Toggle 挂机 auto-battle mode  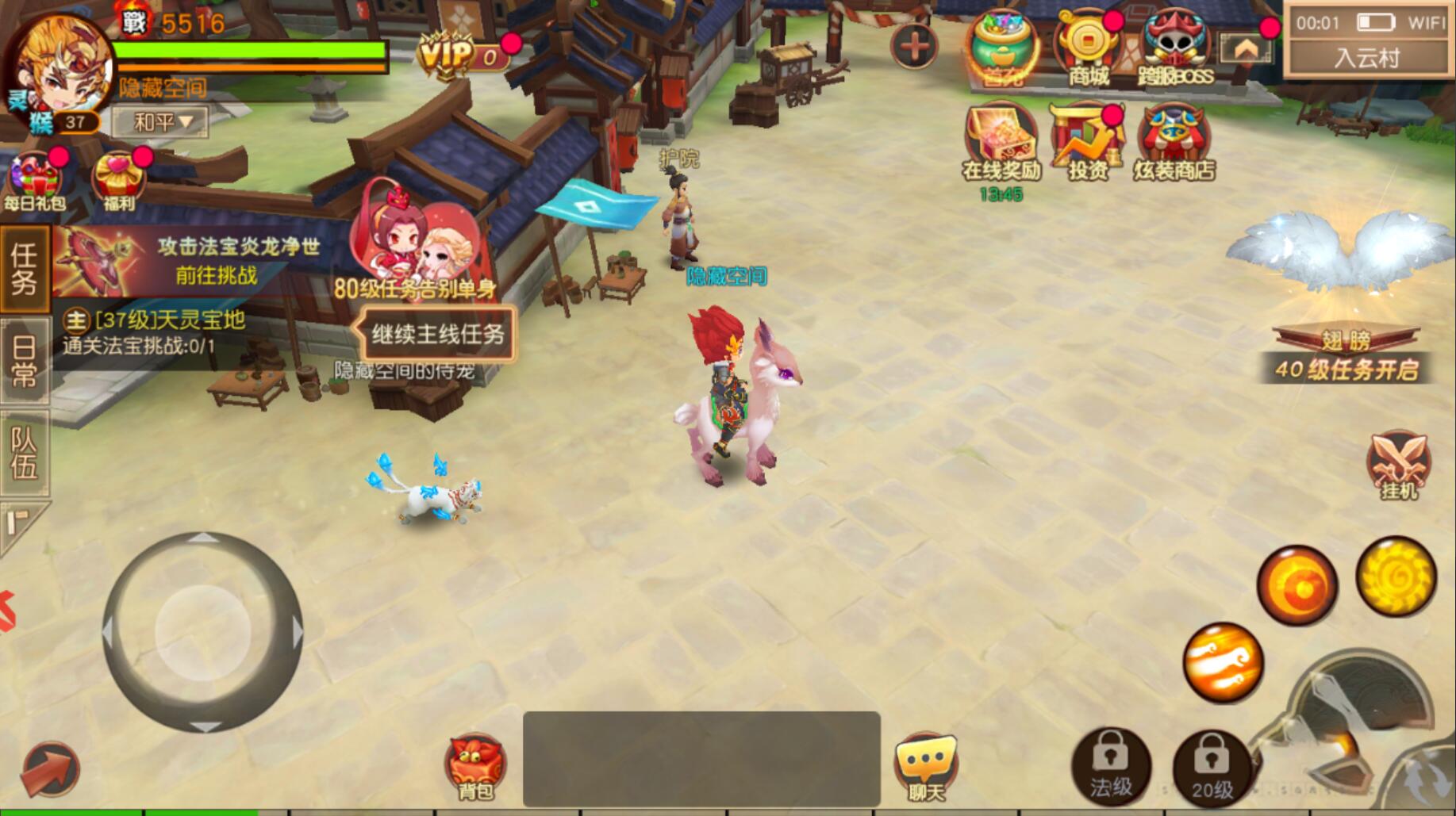1398,465
